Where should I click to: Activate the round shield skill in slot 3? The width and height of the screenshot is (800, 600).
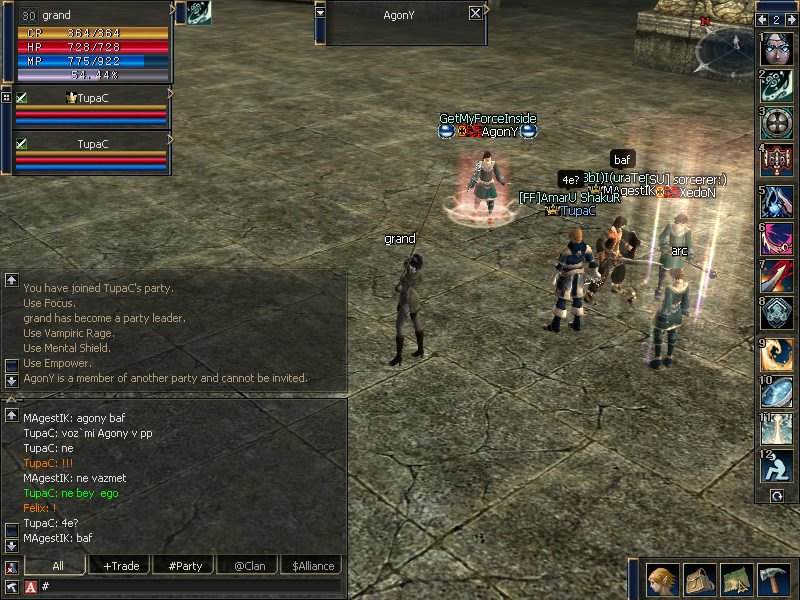[x=778, y=123]
